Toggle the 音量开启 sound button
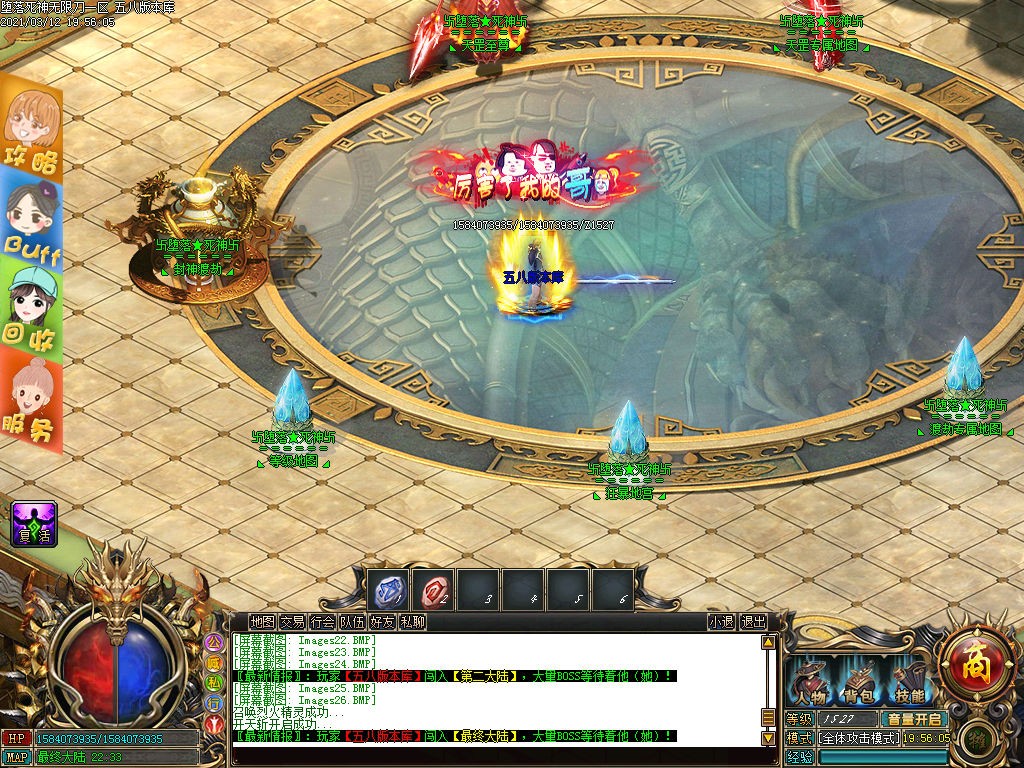The image size is (1024, 768). (912, 719)
